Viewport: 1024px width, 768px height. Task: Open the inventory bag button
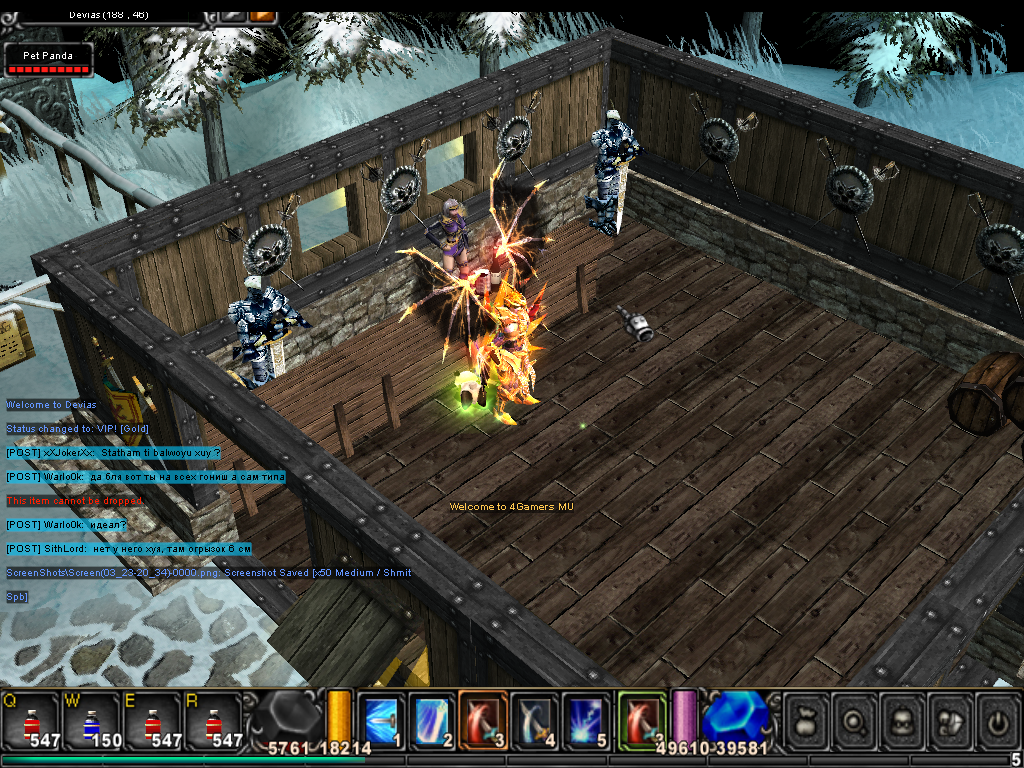point(806,720)
